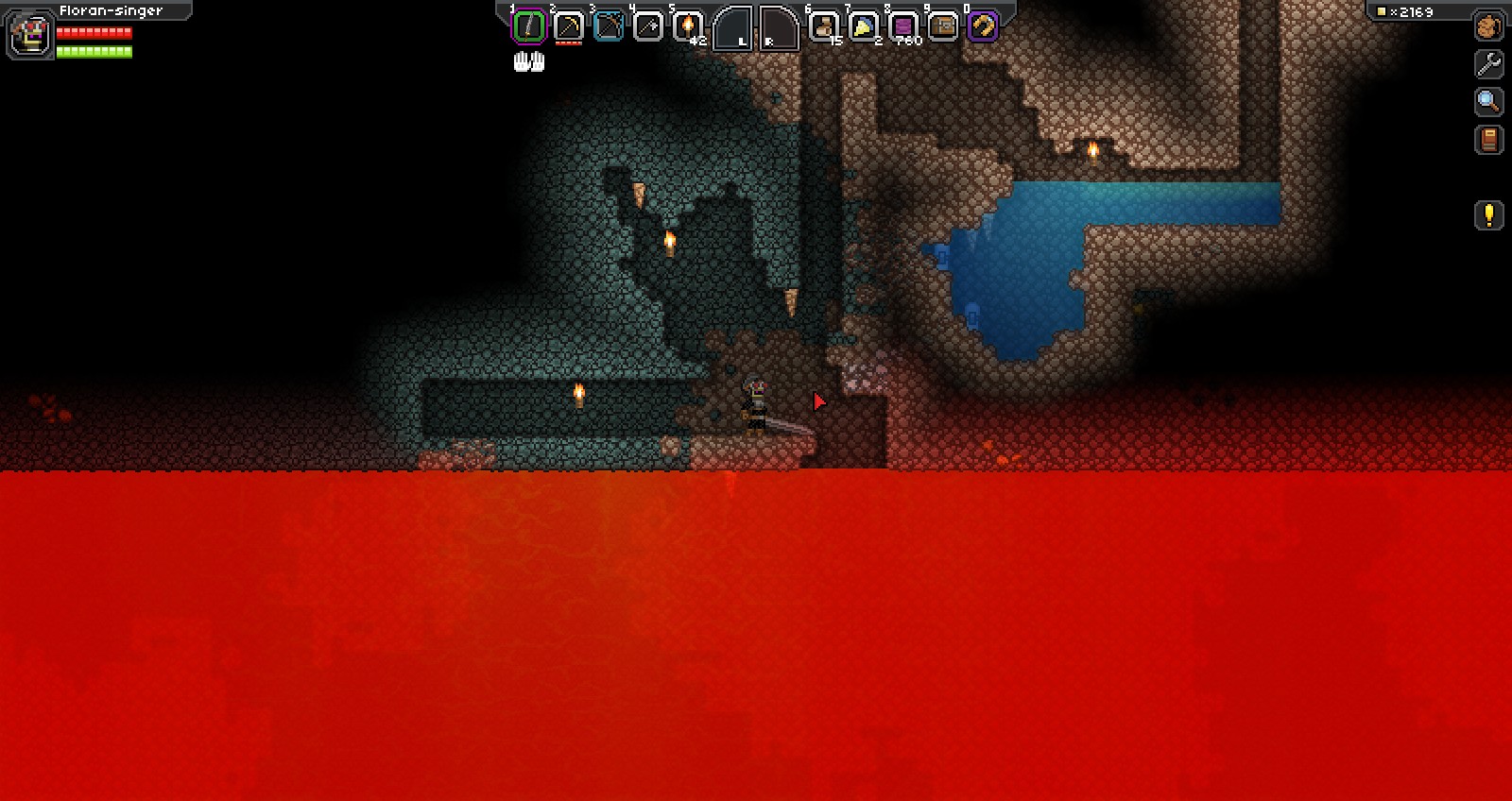This screenshot has height=801, width=1512.
Task: Select the purple fabric stack in slot 8
Action: [902, 25]
